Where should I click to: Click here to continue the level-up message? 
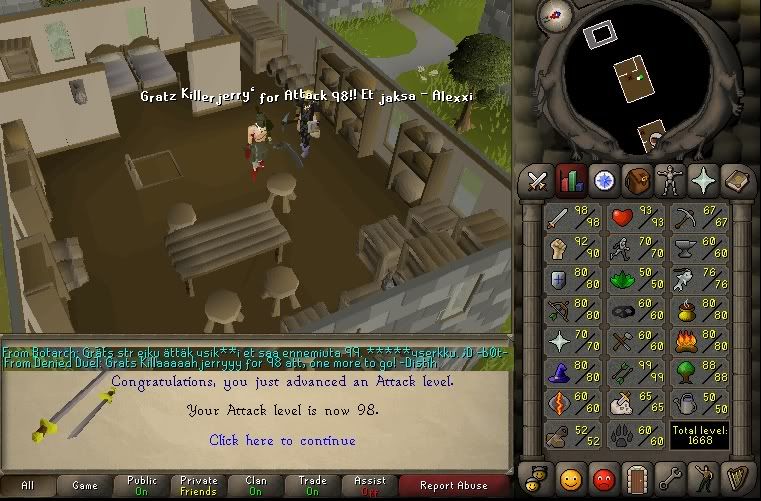click(282, 440)
